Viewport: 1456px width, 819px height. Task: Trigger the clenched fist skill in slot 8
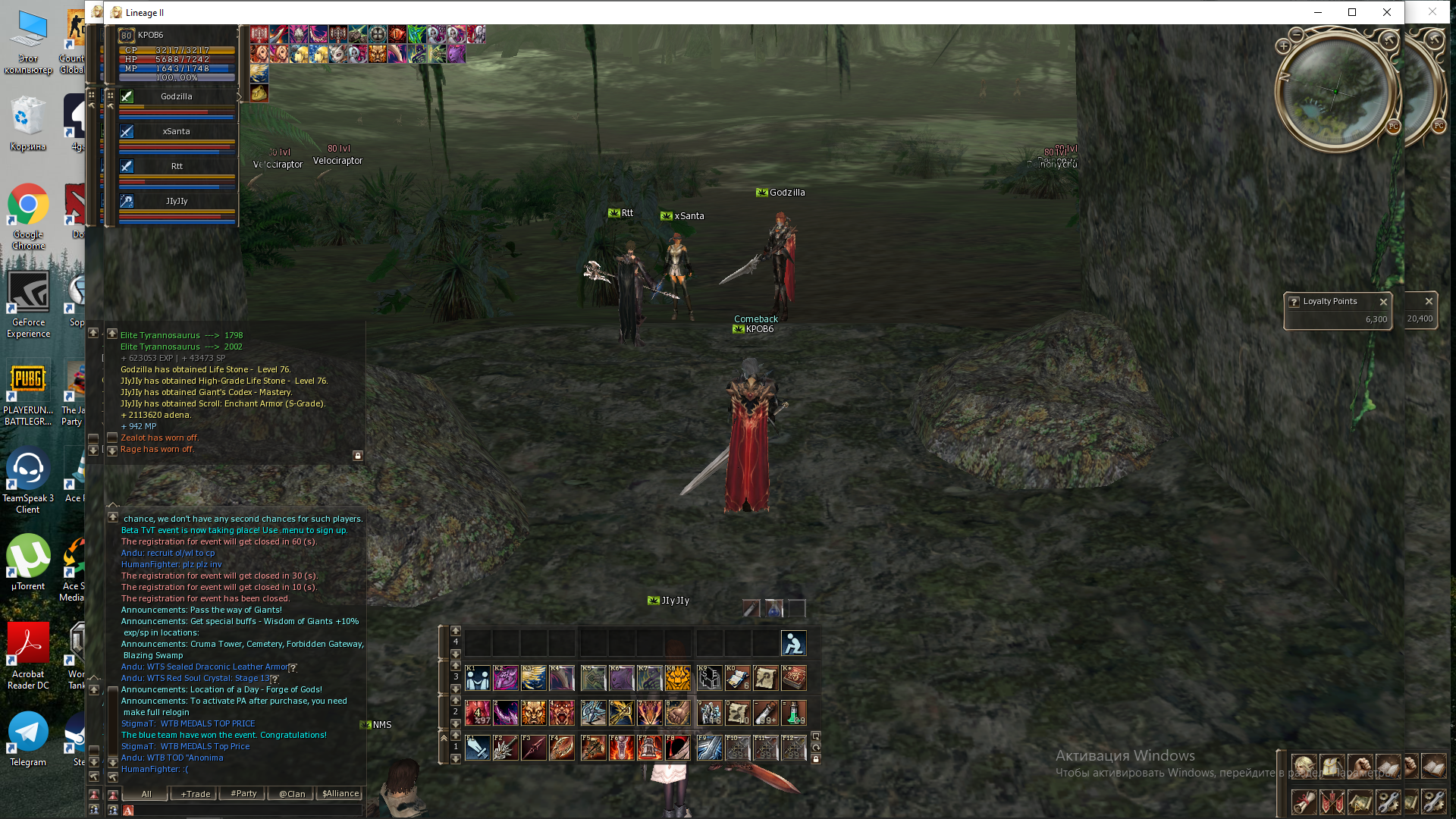[x=677, y=713]
